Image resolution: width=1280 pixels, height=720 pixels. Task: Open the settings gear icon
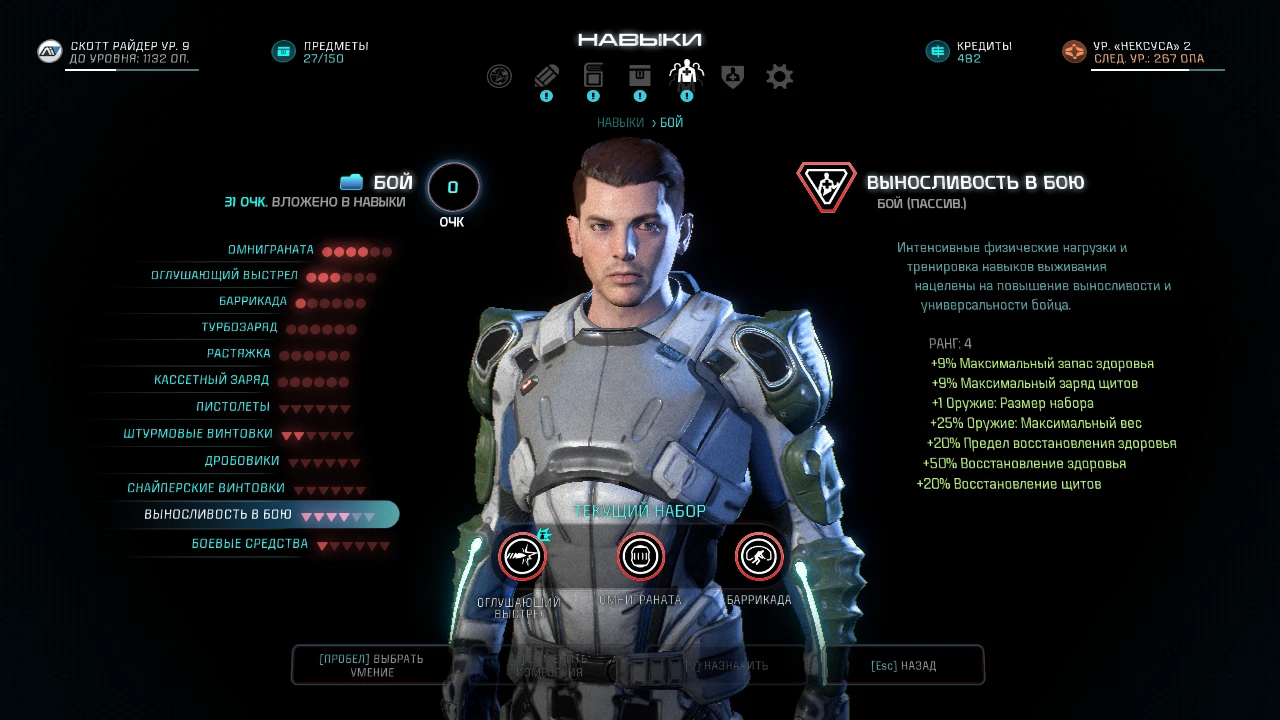tap(779, 76)
